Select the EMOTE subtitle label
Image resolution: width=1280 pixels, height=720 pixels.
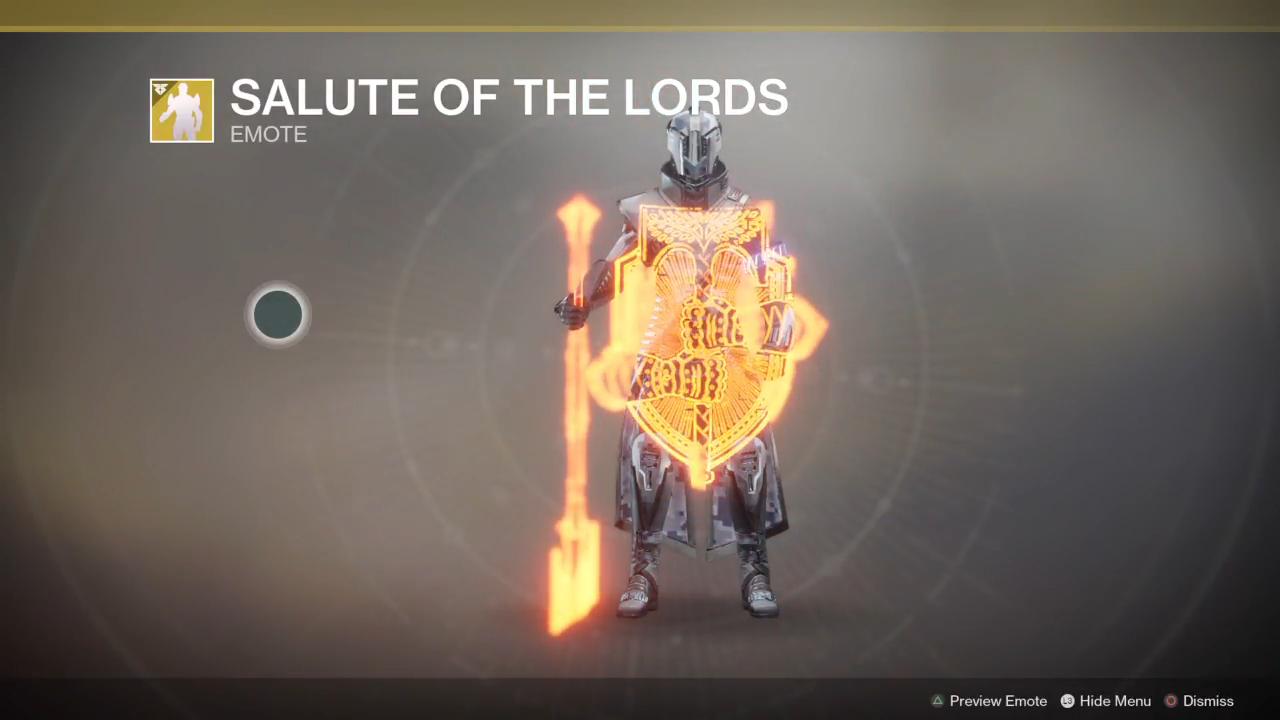pos(268,134)
